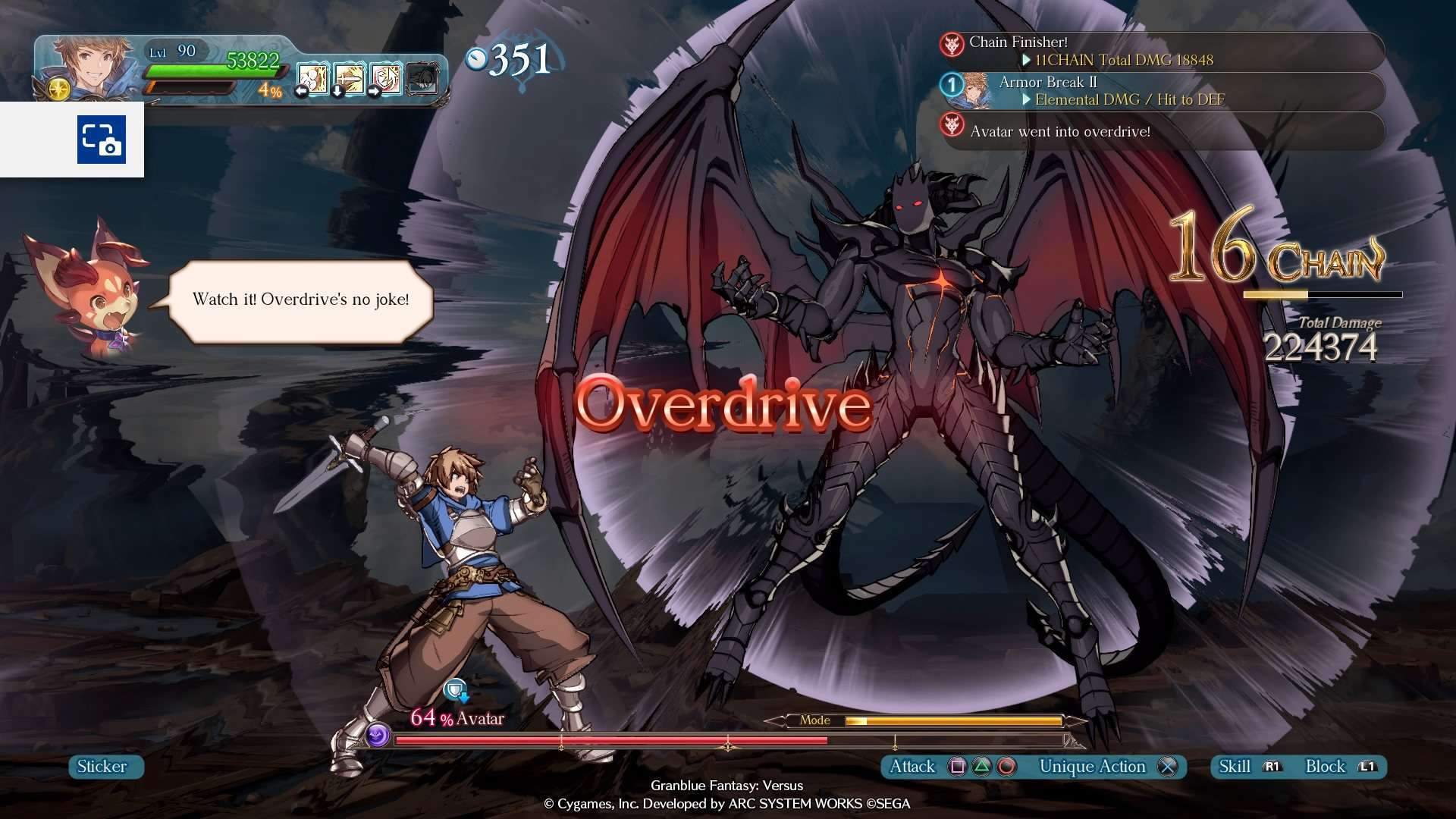The height and width of the screenshot is (819, 1456).
Task: Click the Block command label
Action: (x=1326, y=767)
